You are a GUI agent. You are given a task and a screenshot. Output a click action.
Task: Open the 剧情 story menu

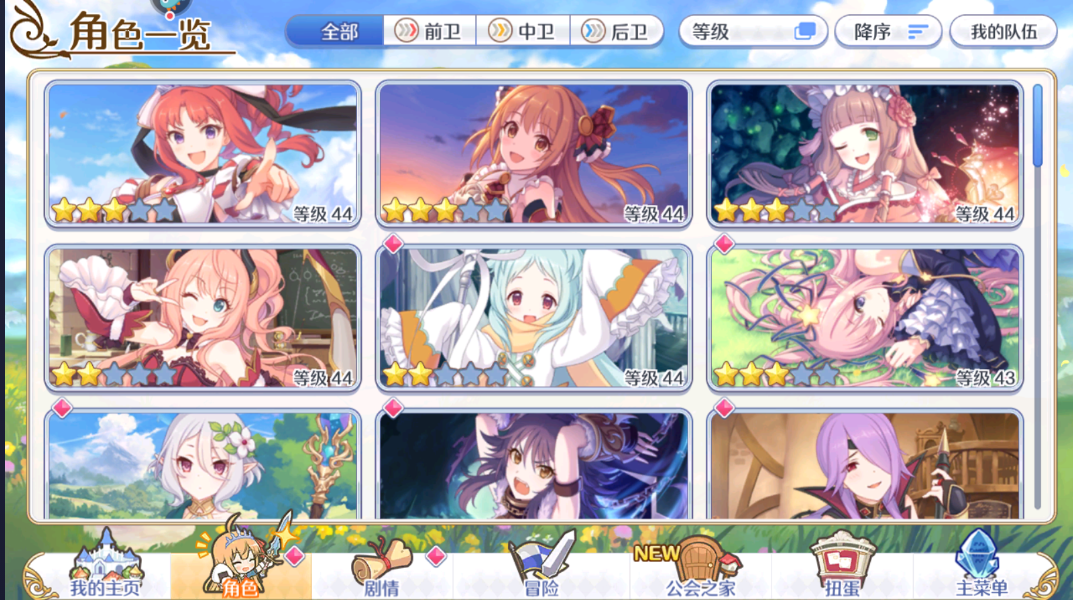tap(383, 570)
